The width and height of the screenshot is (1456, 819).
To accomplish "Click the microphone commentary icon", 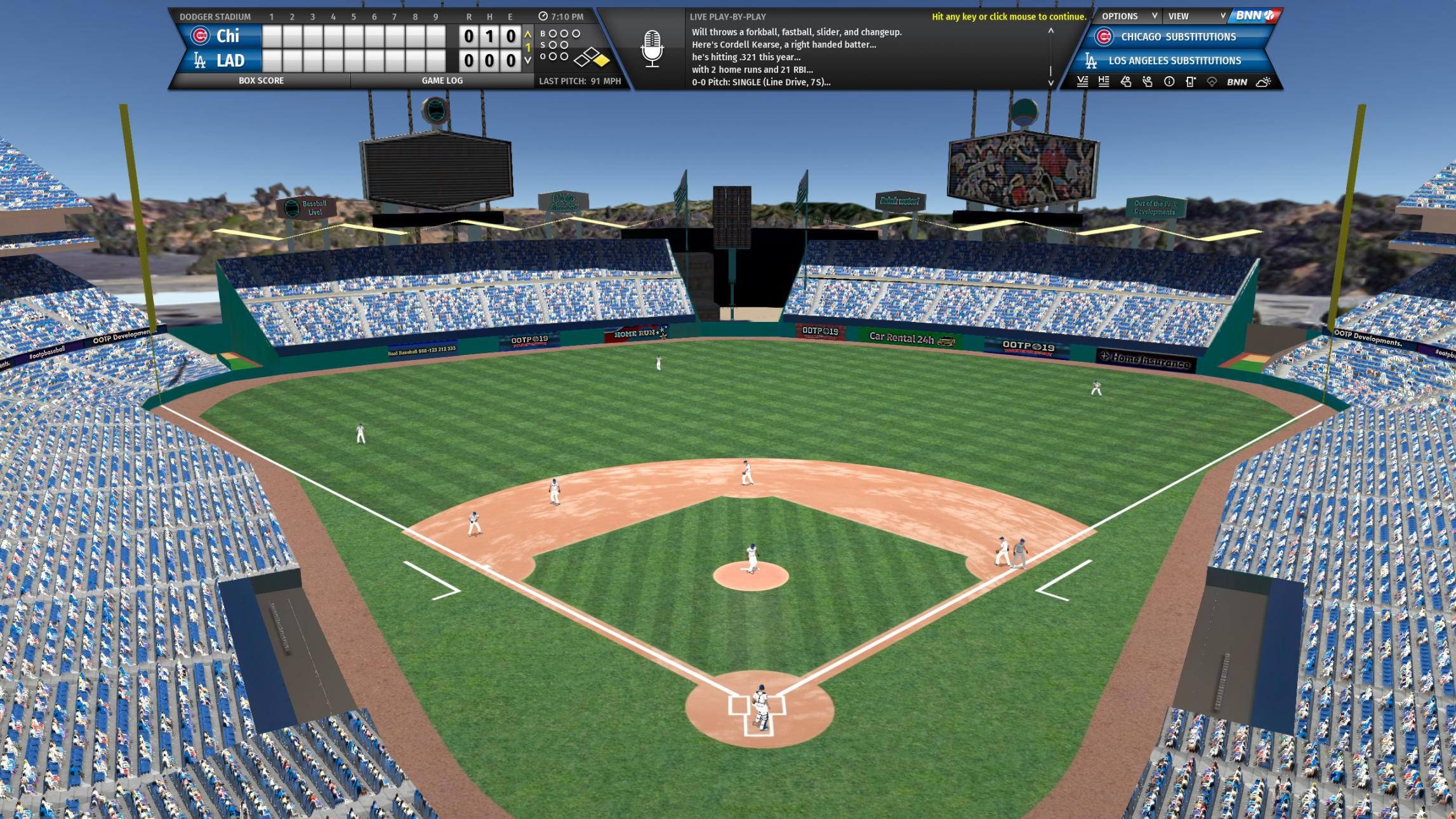I will tap(652, 49).
